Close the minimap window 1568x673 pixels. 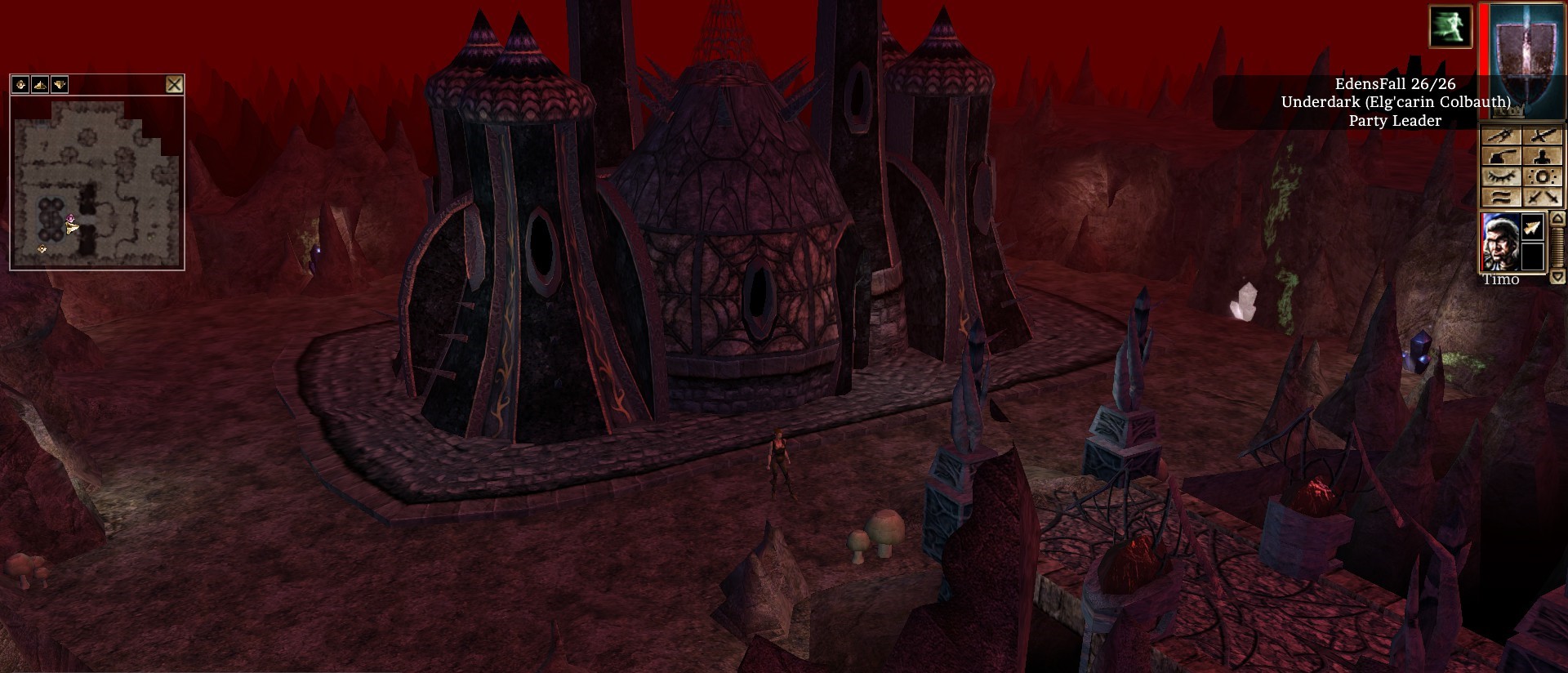174,84
